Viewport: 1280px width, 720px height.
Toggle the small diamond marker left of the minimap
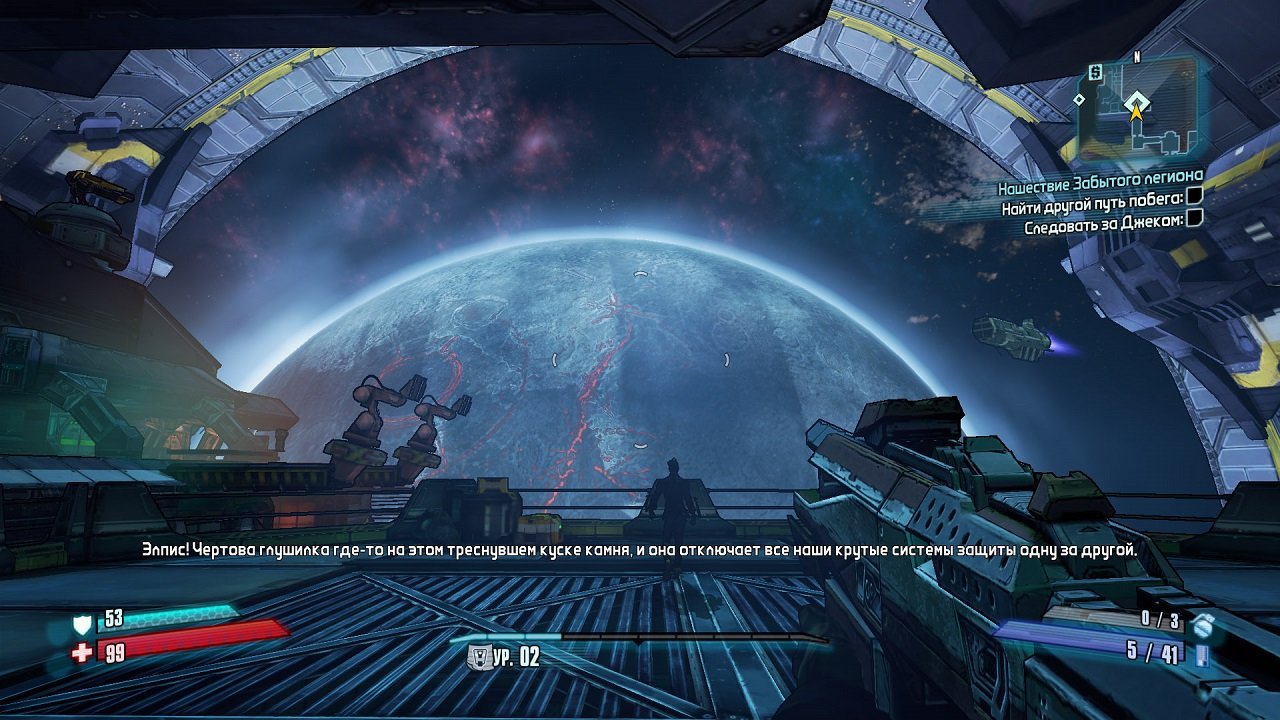1079,100
